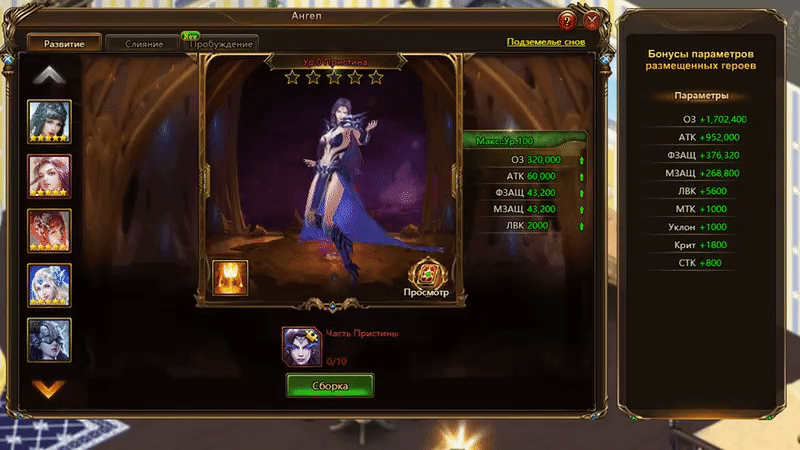The image size is (800, 450).
Task: Choose the pink-haired angel portrait
Action: (x=48, y=176)
